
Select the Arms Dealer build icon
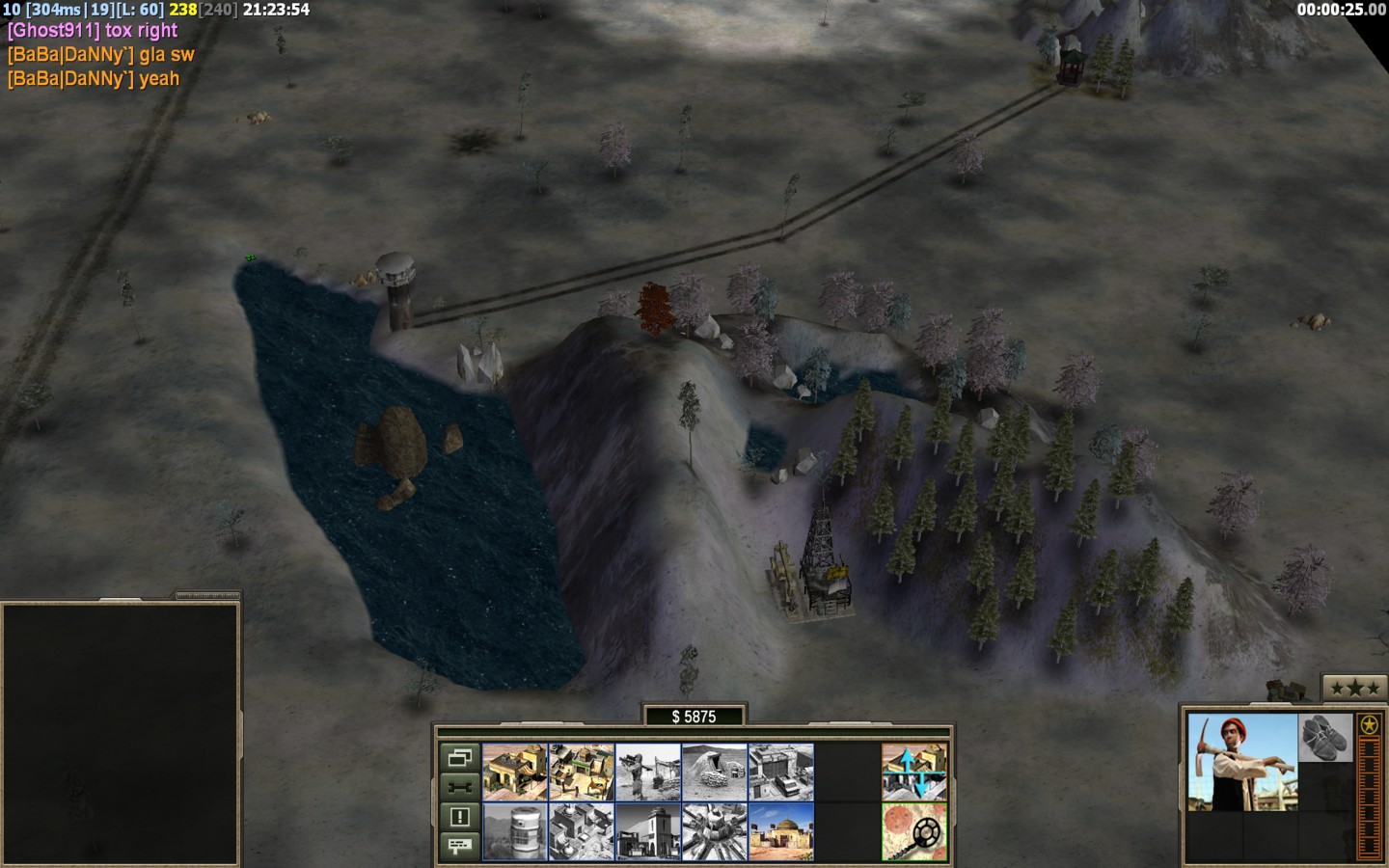click(x=780, y=772)
